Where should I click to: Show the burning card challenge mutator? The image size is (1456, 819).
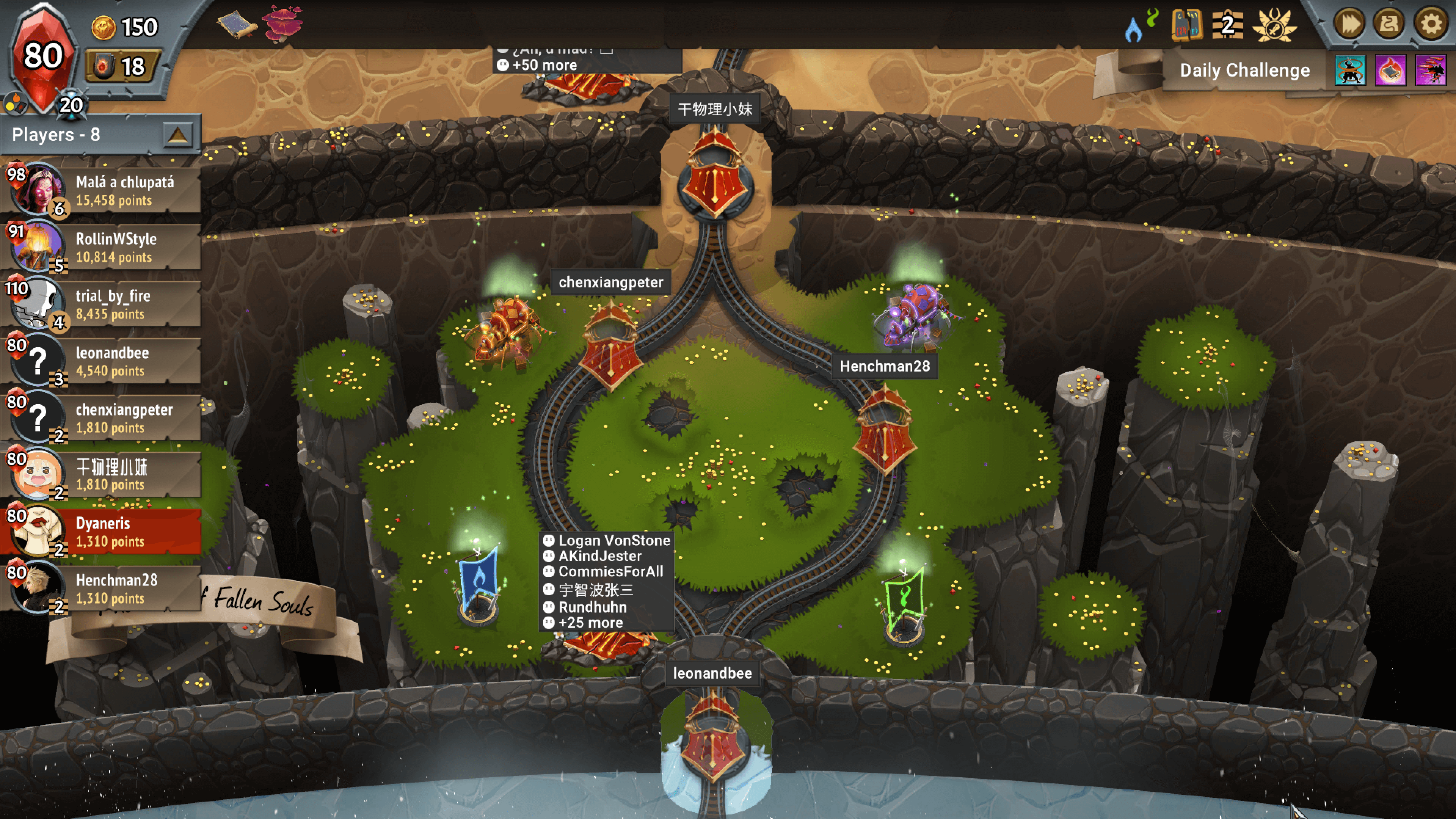click(x=1390, y=71)
